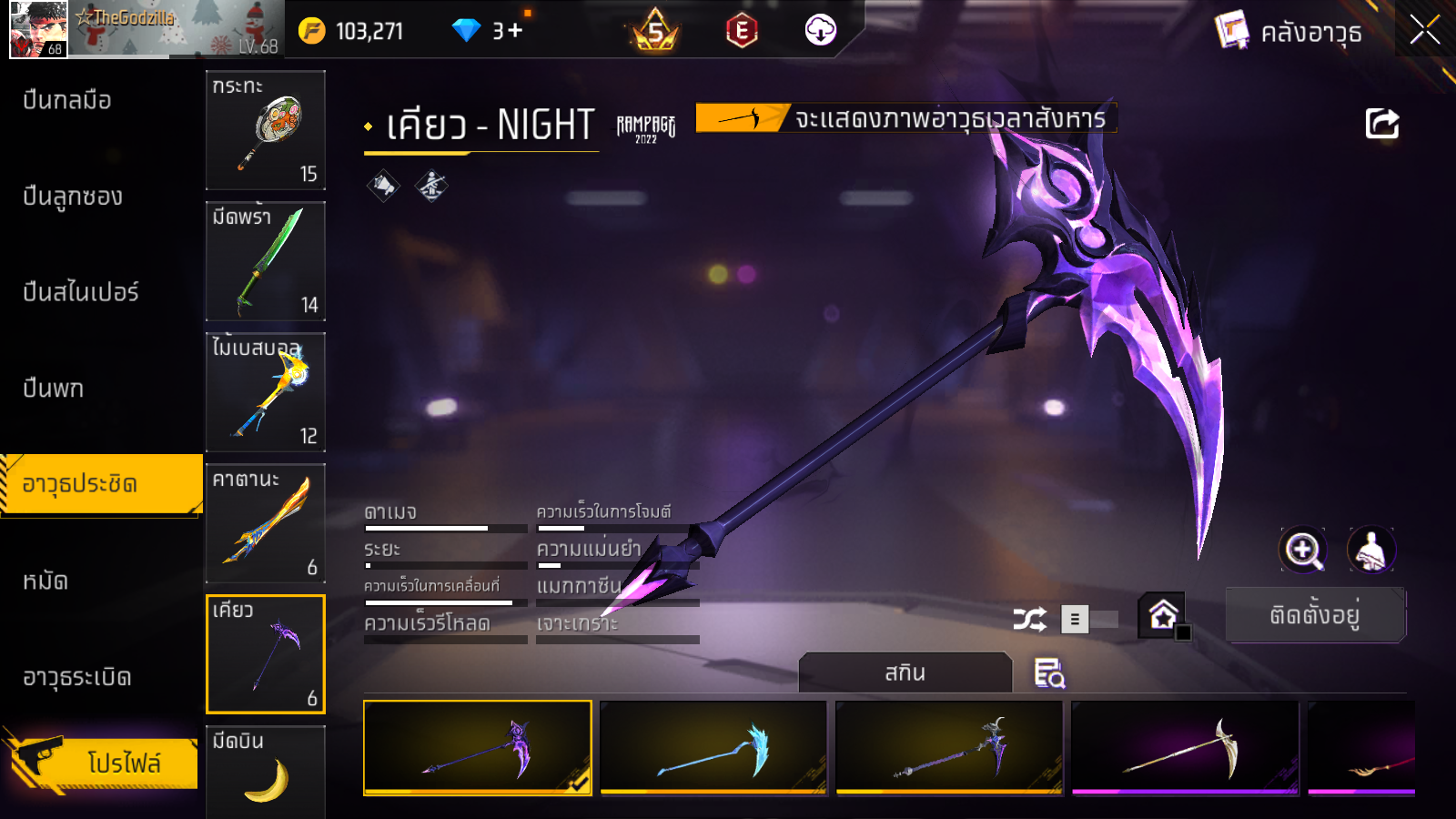Click the ติดตั้งอยู่ equipped button
The height and width of the screenshot is (819, 1456).
[x=1315, y=615]
